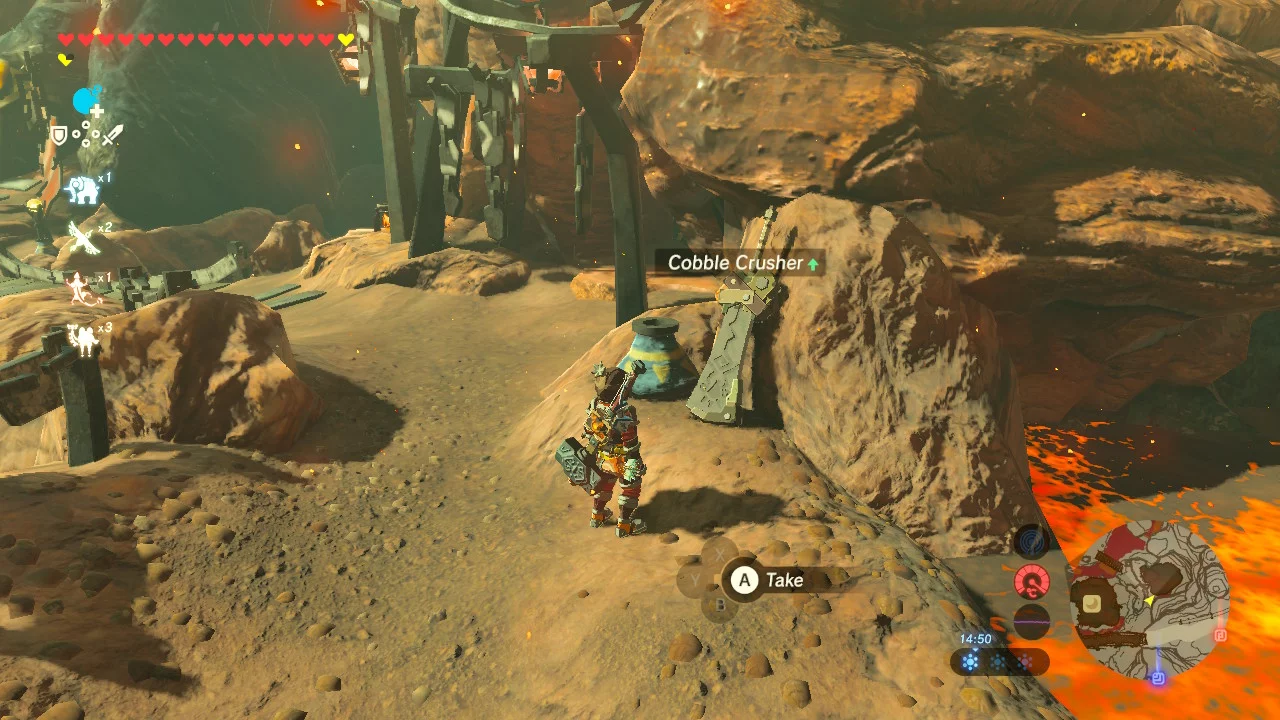Viewport: 1280px width, 720px height.
Task: Open the weather forecast chevron above snowflake icons
Action: [975, 650]
